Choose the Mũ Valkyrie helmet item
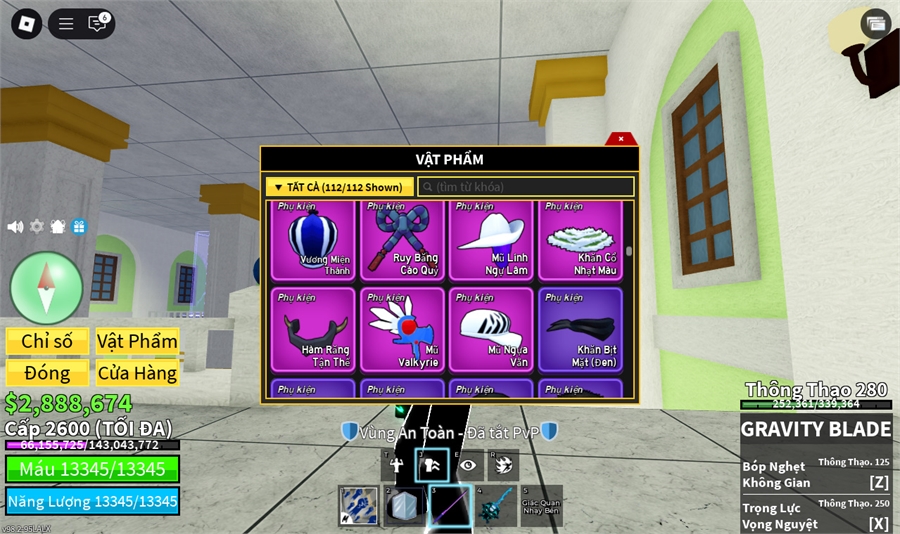900x534 pixels. (x=402, y=329)
